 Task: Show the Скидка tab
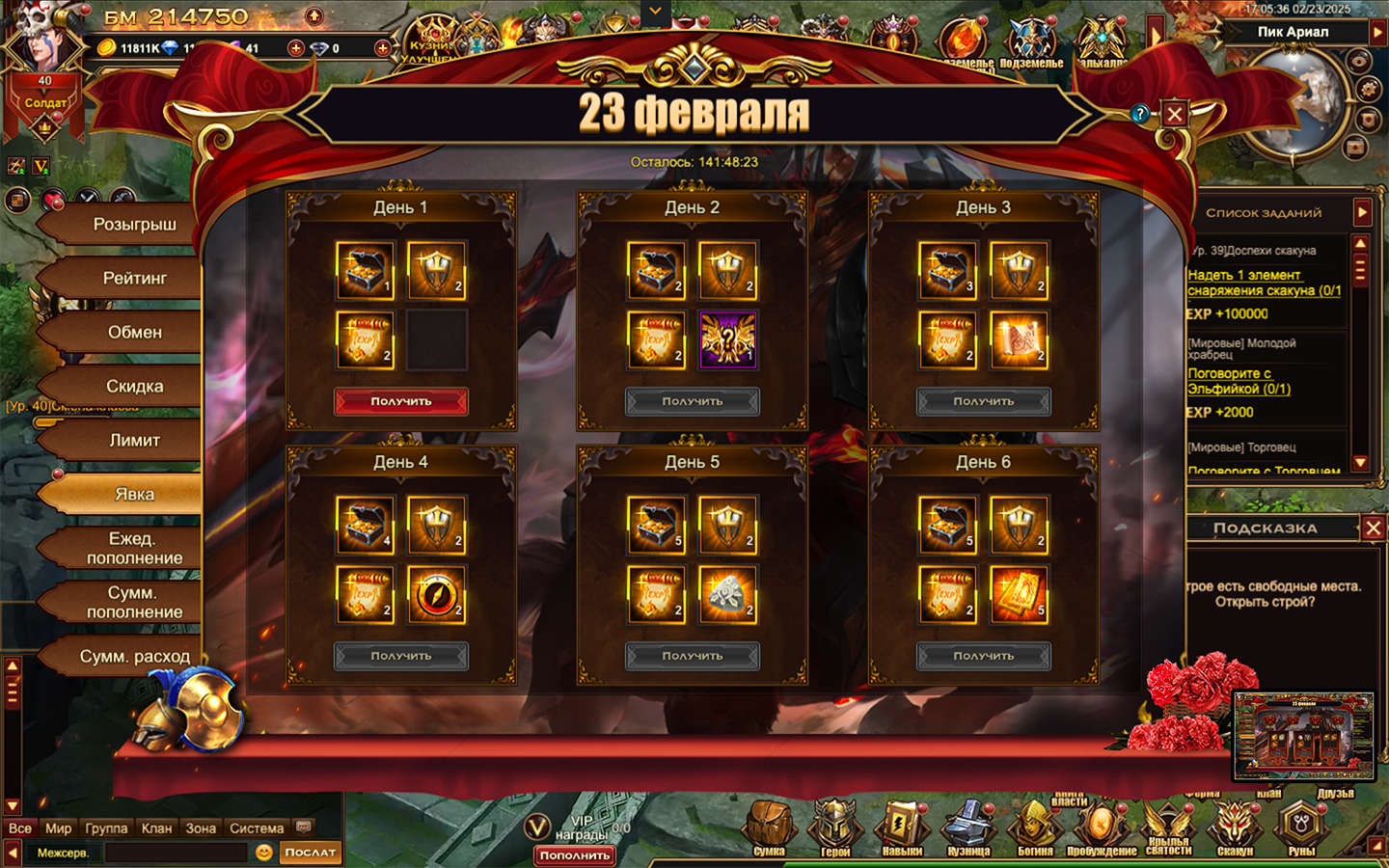click(x=134, y=387)
